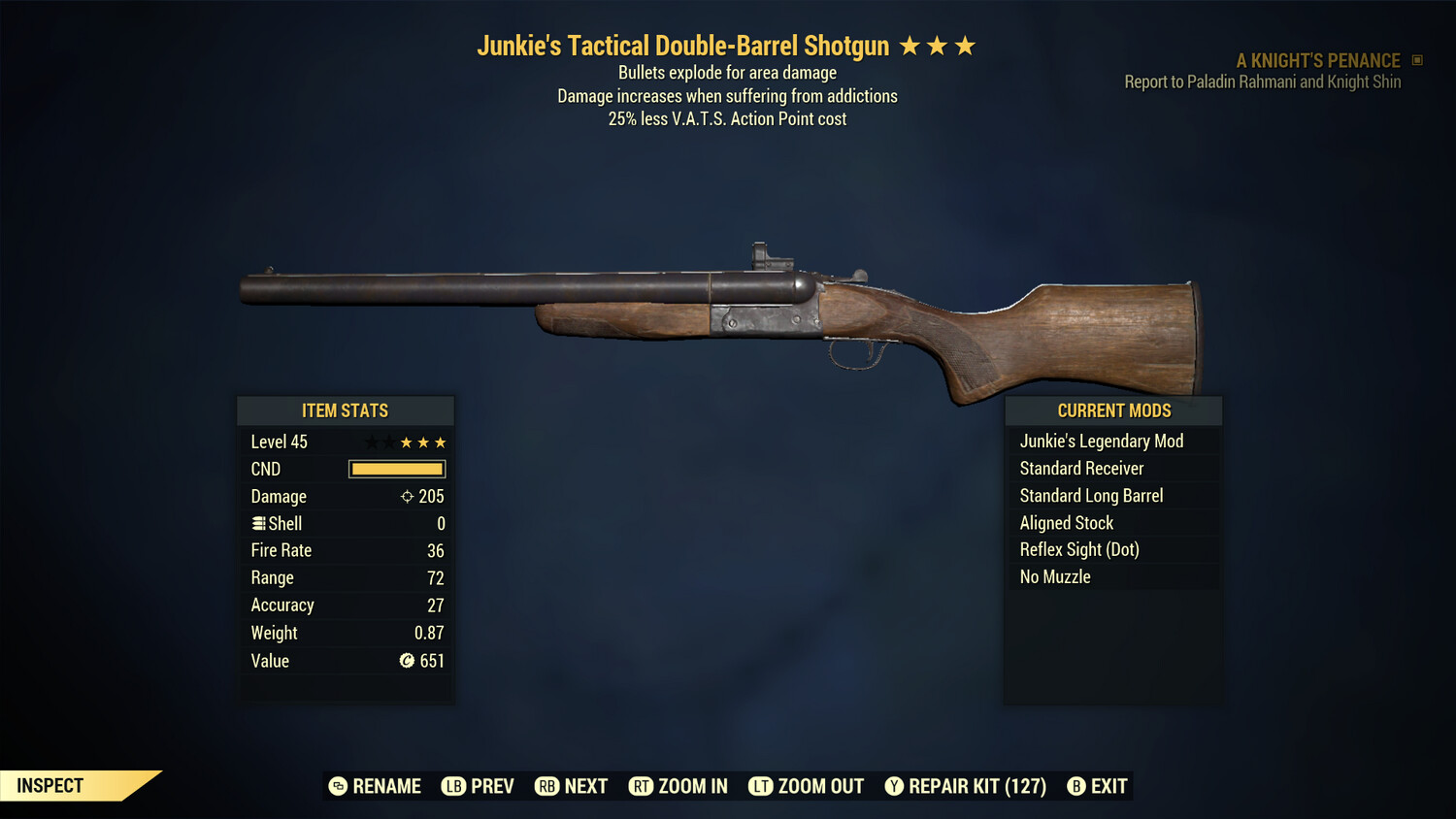Switch to the INSPECT tab
The height and width of the screenshot is (819, 1456).
tap(49, 785)
